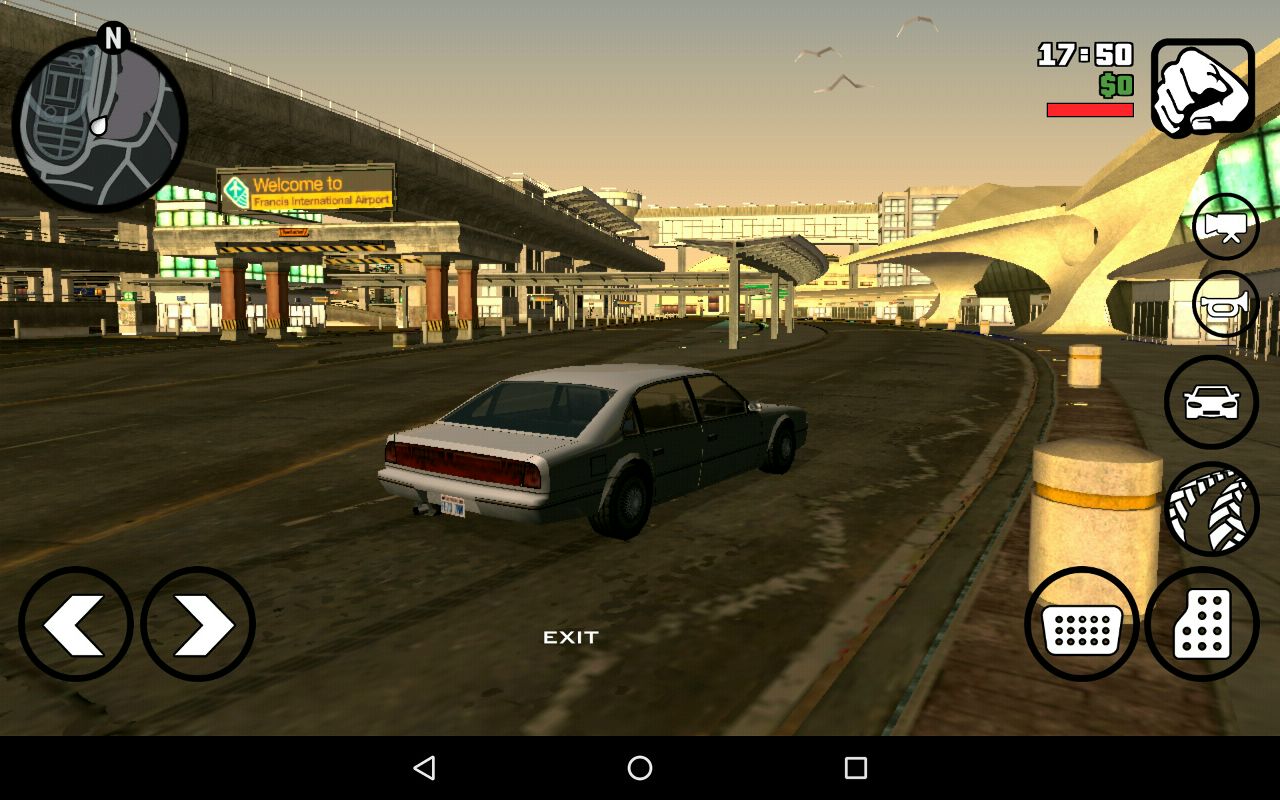Tap EXIT to leave the vehicle
The height and width of the screenshot is (800, 1280).
point(571,637)
